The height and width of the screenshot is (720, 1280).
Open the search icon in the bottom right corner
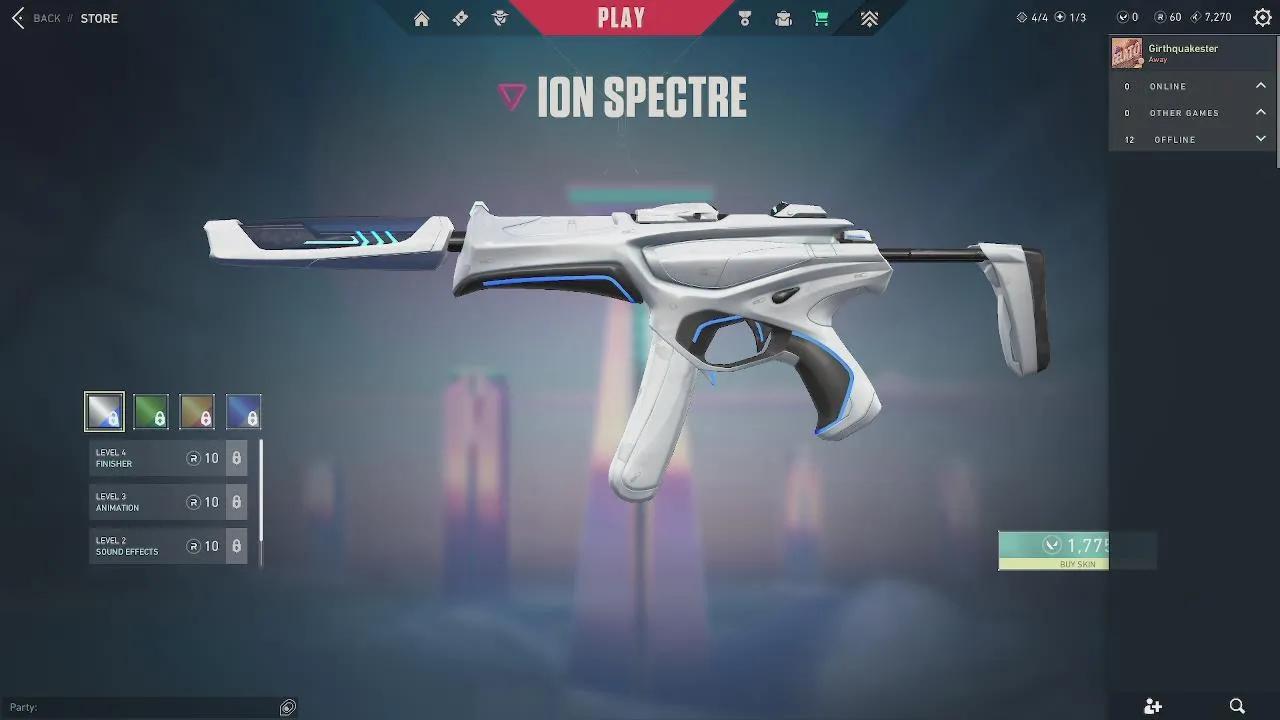pos(1237,706)
